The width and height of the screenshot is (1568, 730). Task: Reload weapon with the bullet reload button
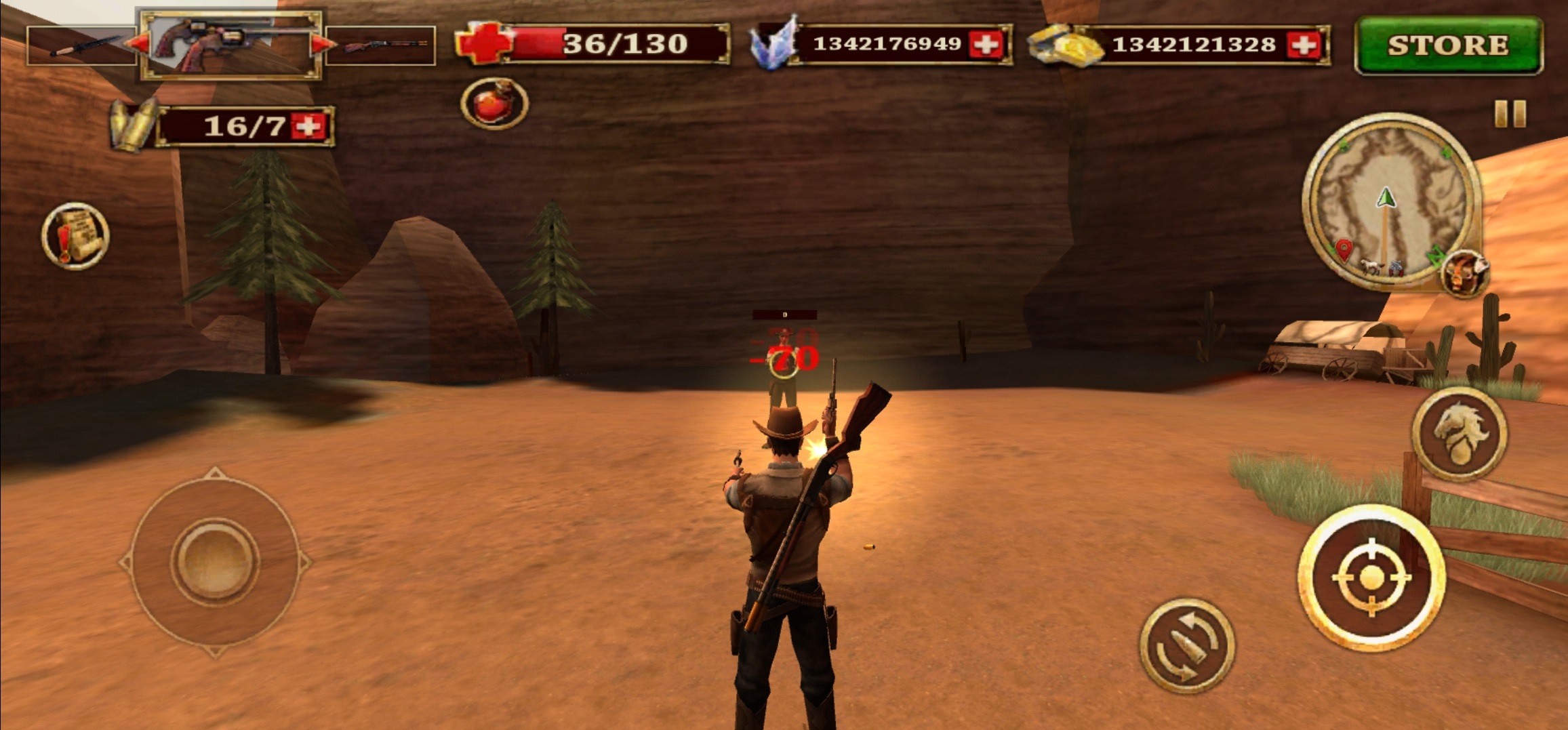coord(1186,645)
